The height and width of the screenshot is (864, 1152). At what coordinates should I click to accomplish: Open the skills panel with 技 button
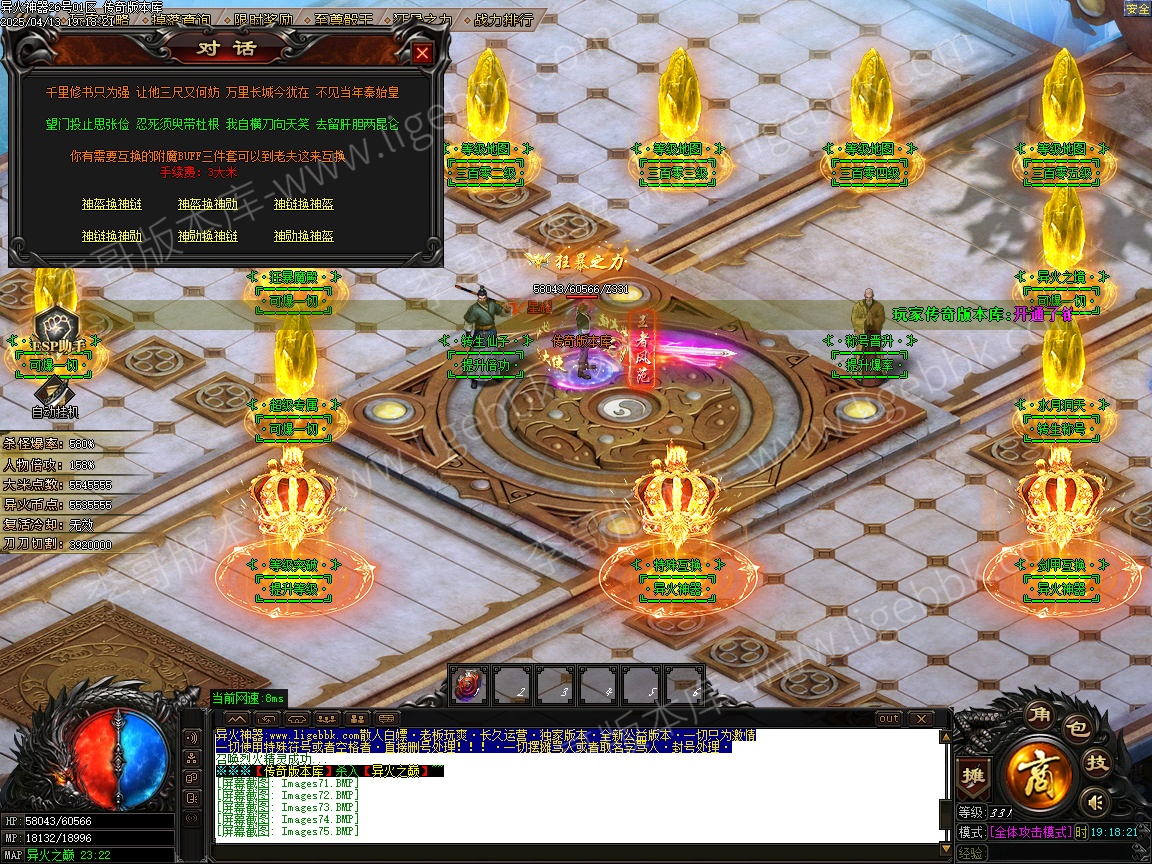[x=1098, y=763]
